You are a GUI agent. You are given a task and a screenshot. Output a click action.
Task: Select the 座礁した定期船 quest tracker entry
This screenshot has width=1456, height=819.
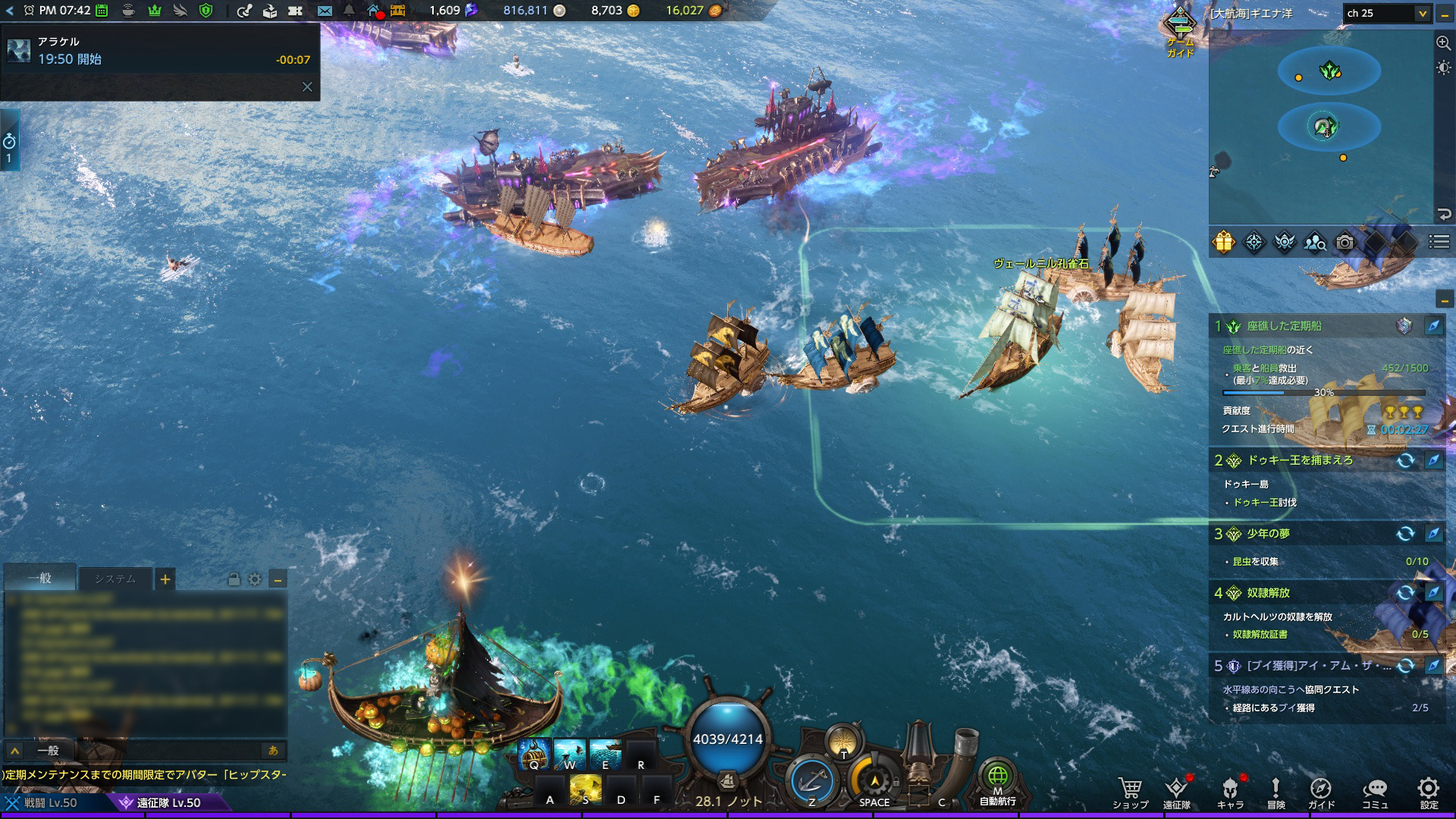pyautogui.click(x=1284, y=326)
